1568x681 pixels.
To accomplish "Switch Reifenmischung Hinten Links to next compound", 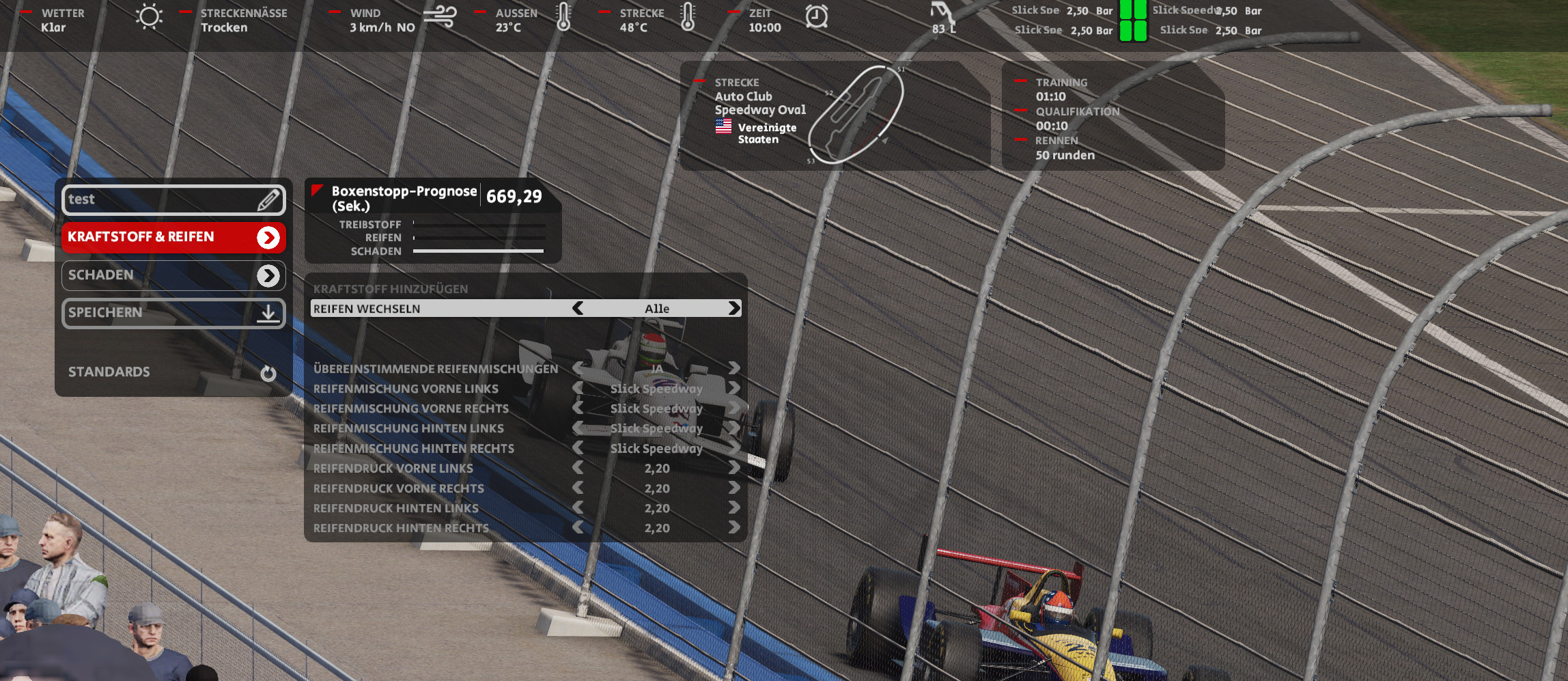I will pyautogui.click(x=734, y=428).
